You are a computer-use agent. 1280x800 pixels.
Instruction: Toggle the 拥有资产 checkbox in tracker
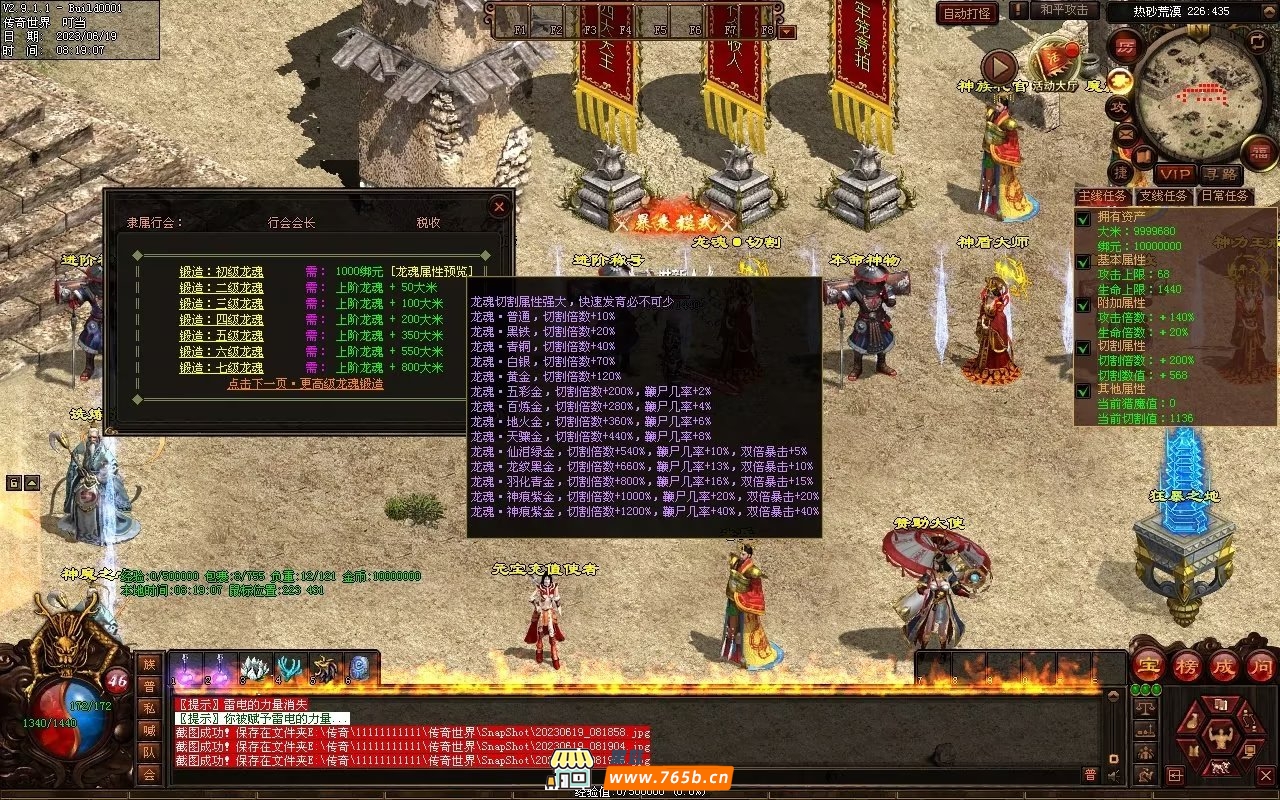pos(1083,219)
